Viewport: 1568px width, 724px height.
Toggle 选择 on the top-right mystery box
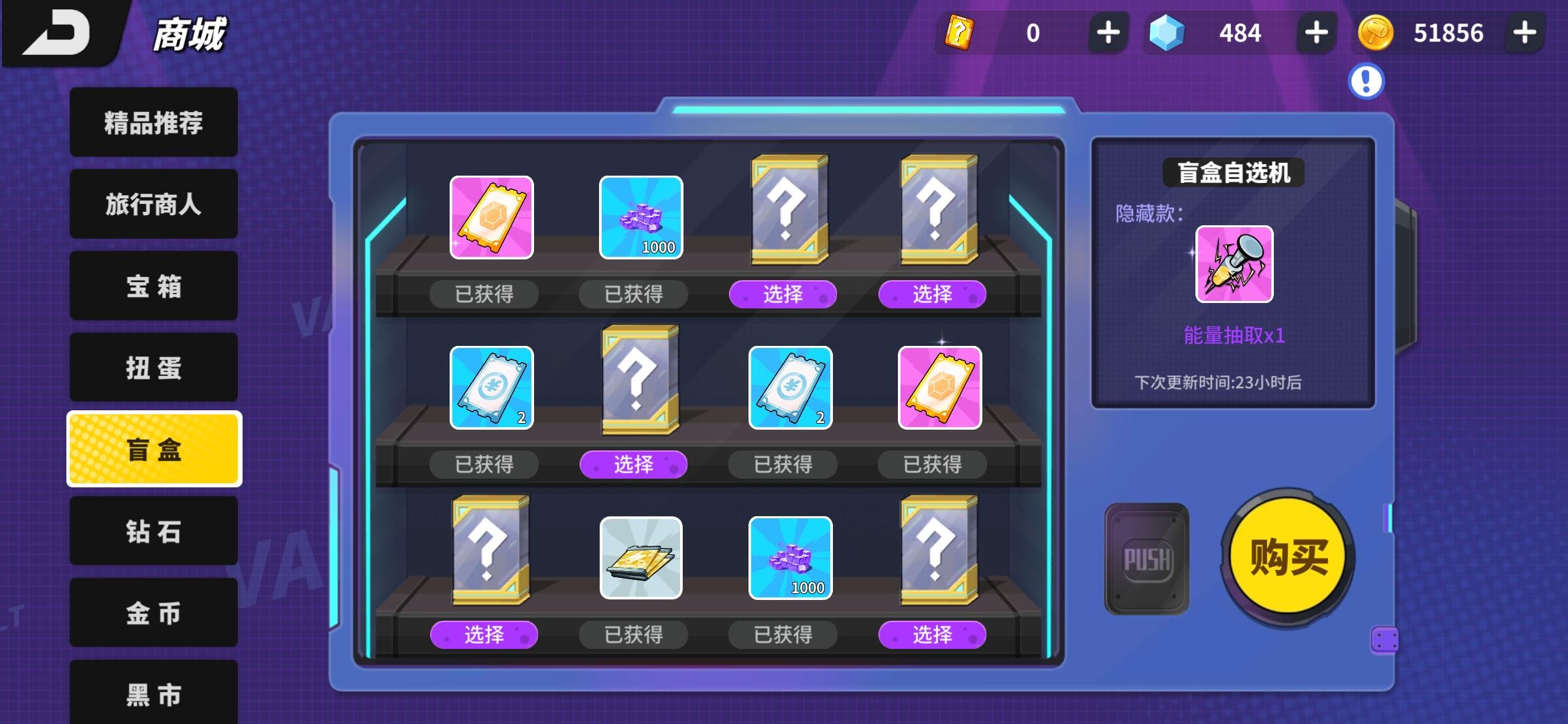(931, 293)
